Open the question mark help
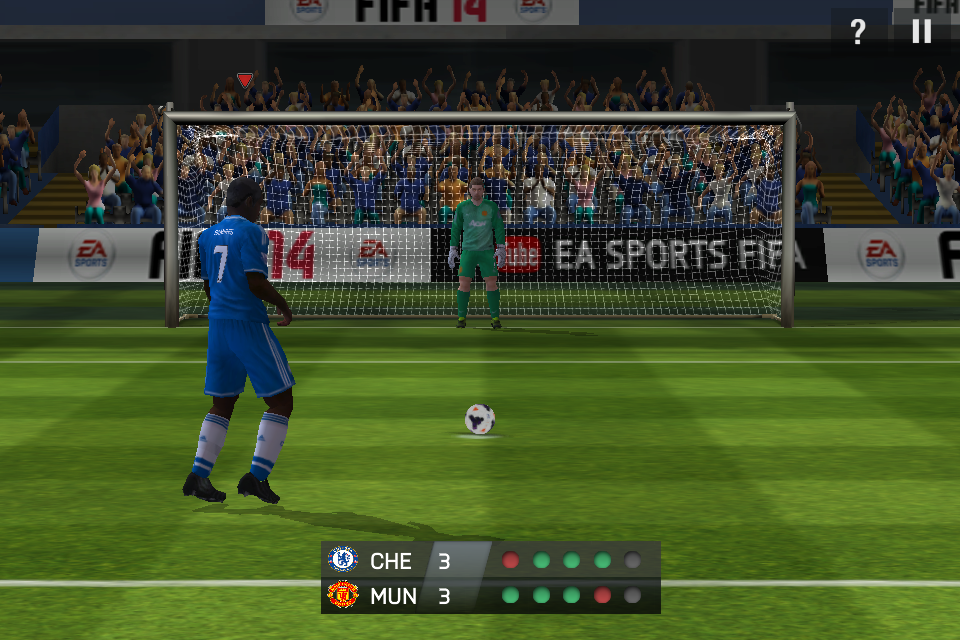This screenshot has height=640, width=960. 857,32
